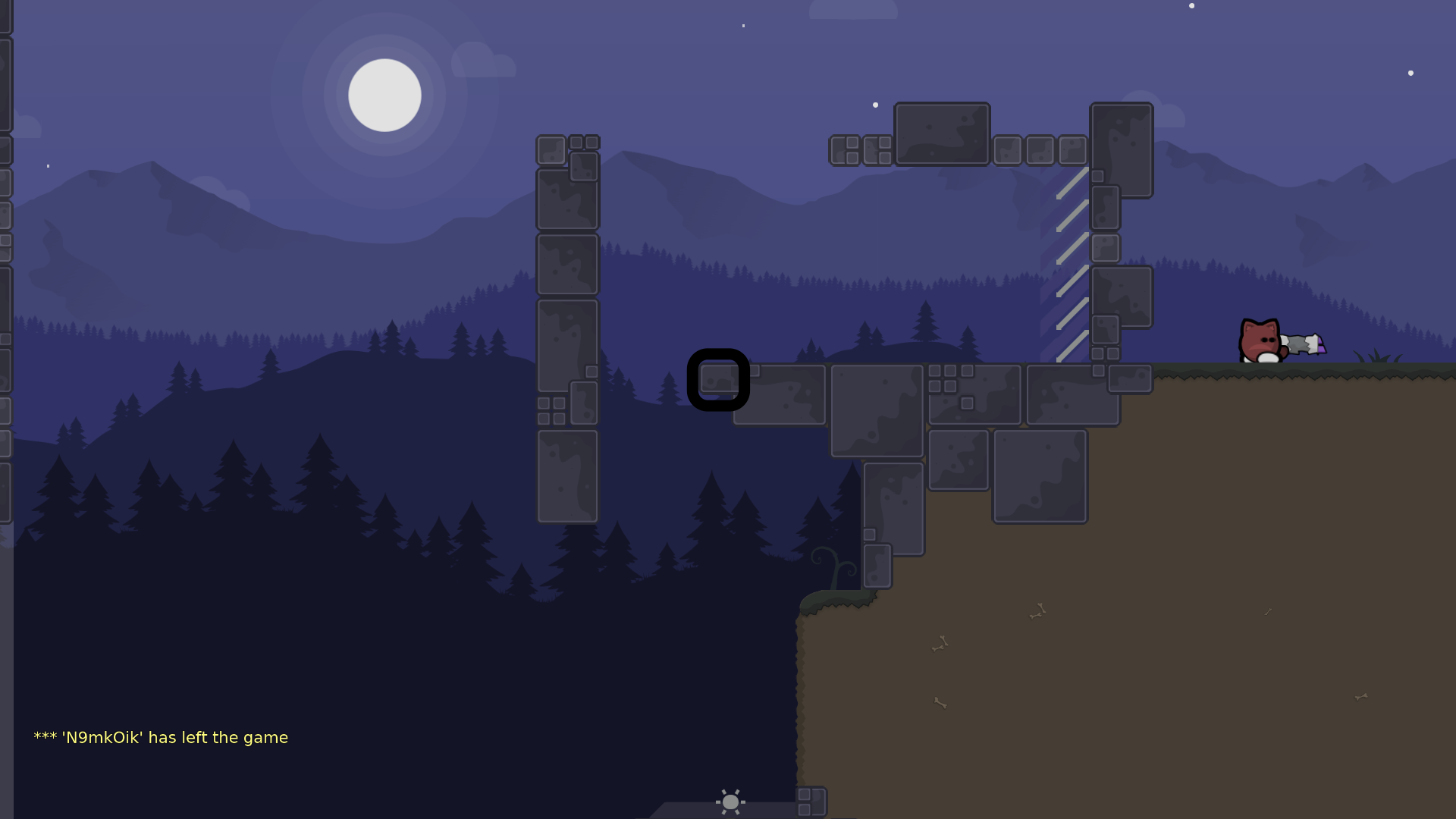The image size is (1456, 819).
Task: Click the moon in the night sky
Action: (x=385, y=94)
